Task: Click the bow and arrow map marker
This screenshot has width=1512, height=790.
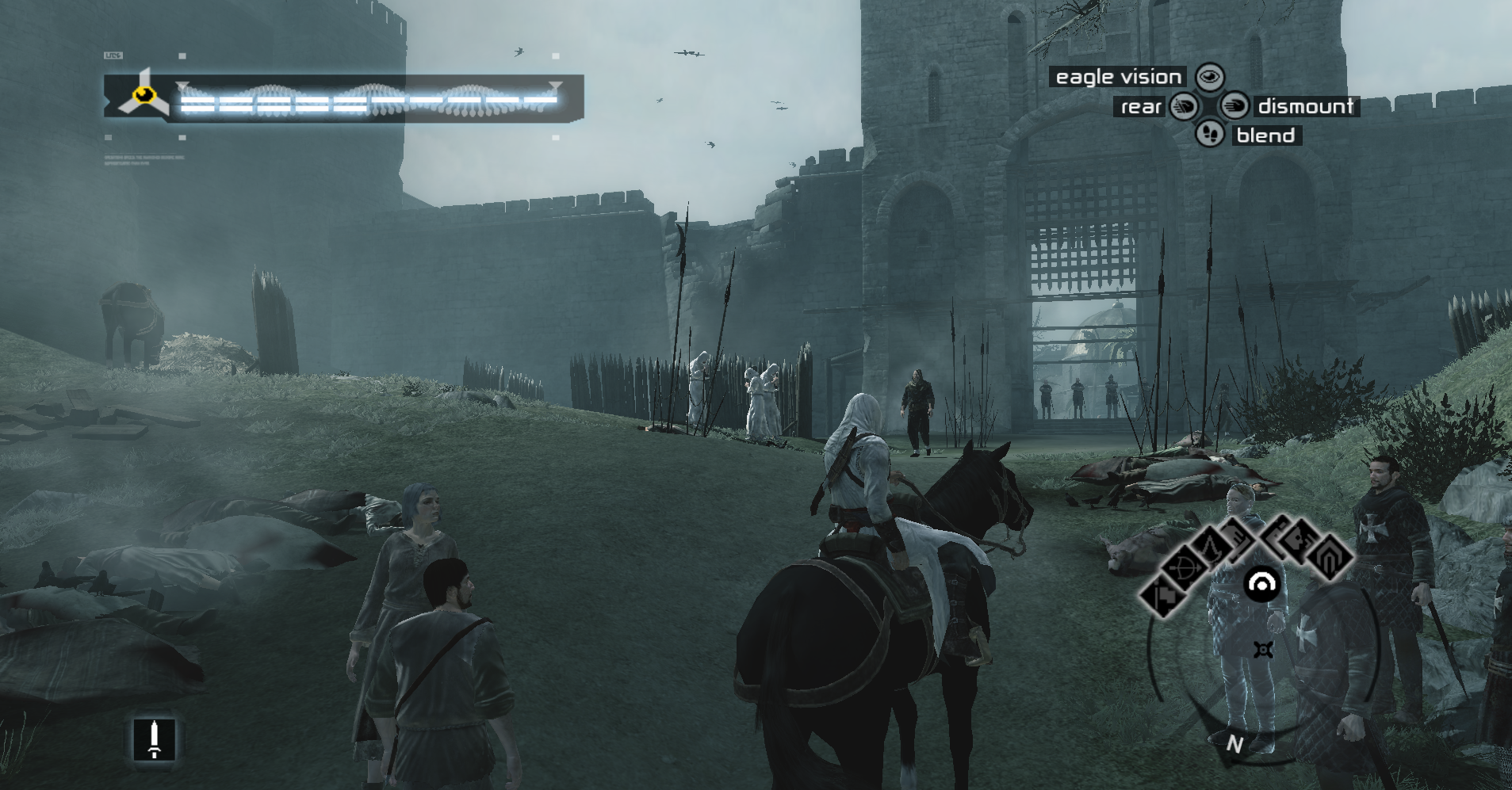Action: coord(1186,567)
